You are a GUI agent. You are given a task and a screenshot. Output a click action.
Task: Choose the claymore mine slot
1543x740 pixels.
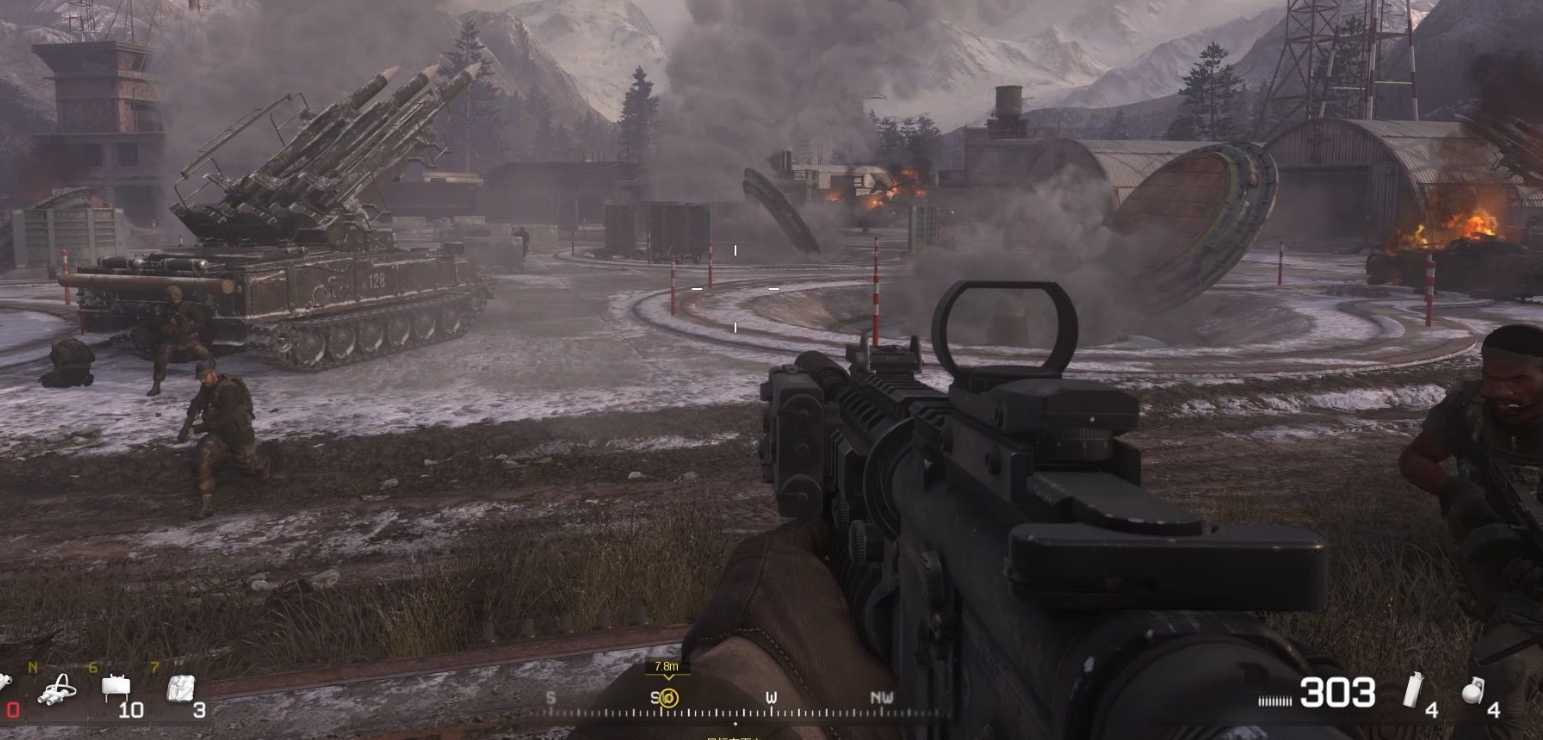pyautogui.click(x=116, y=686)
